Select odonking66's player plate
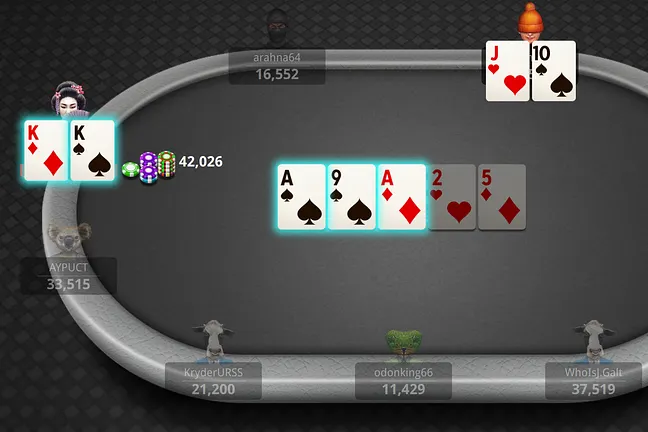648x432 pixels. pos(403,380)
